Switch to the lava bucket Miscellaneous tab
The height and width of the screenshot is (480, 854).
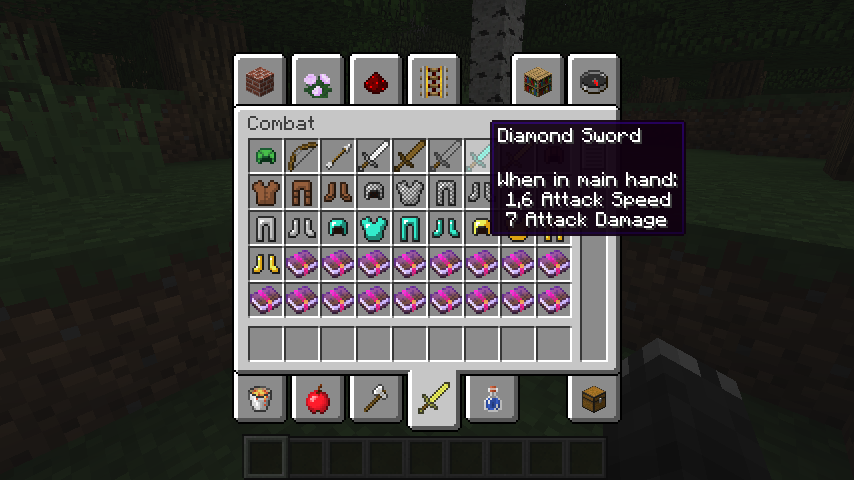pos(261,400)
